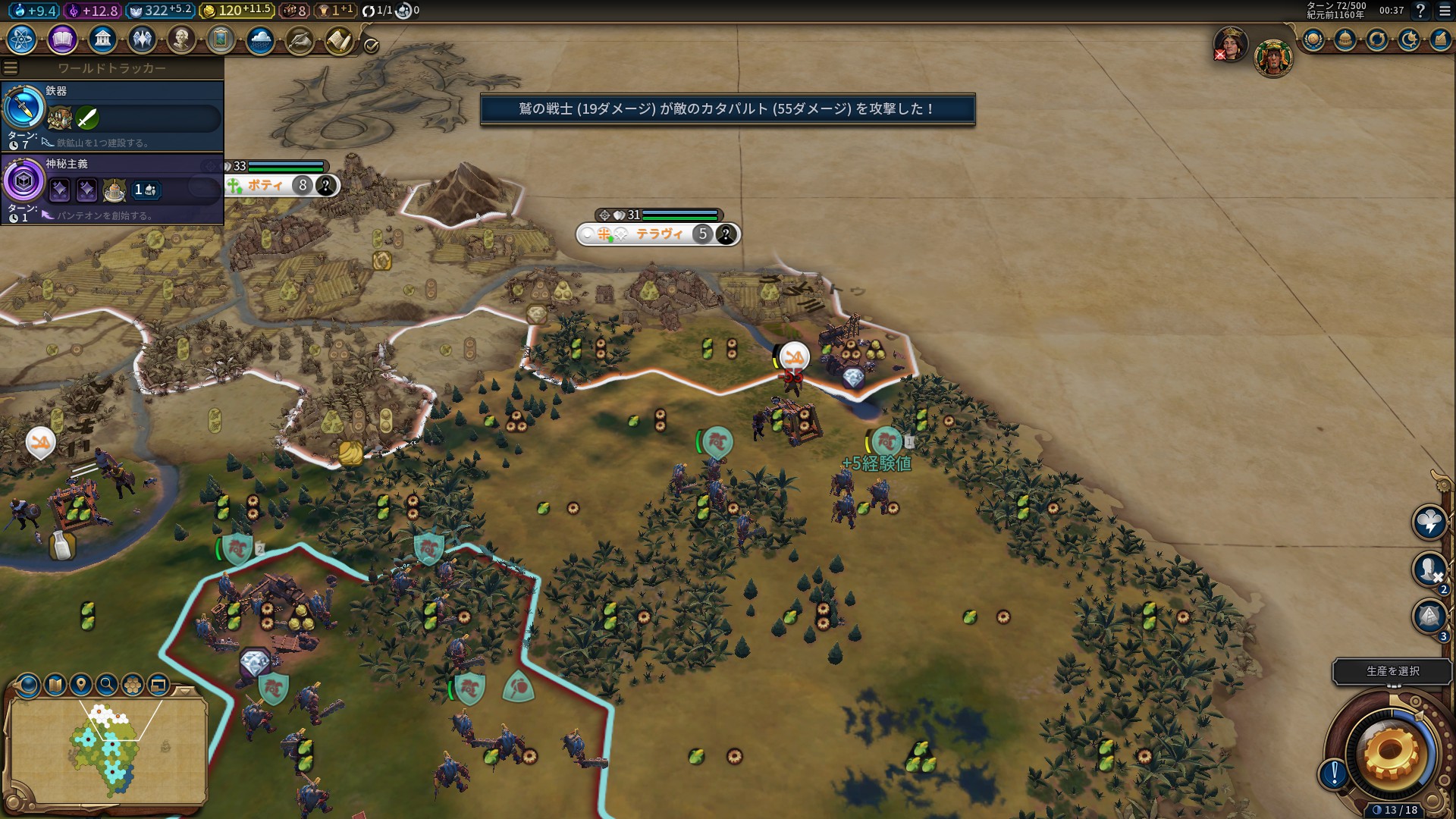Open the main game menu hamburger button
The height and width of the screenshot is (819, 1456).
tap(1445, 11)
